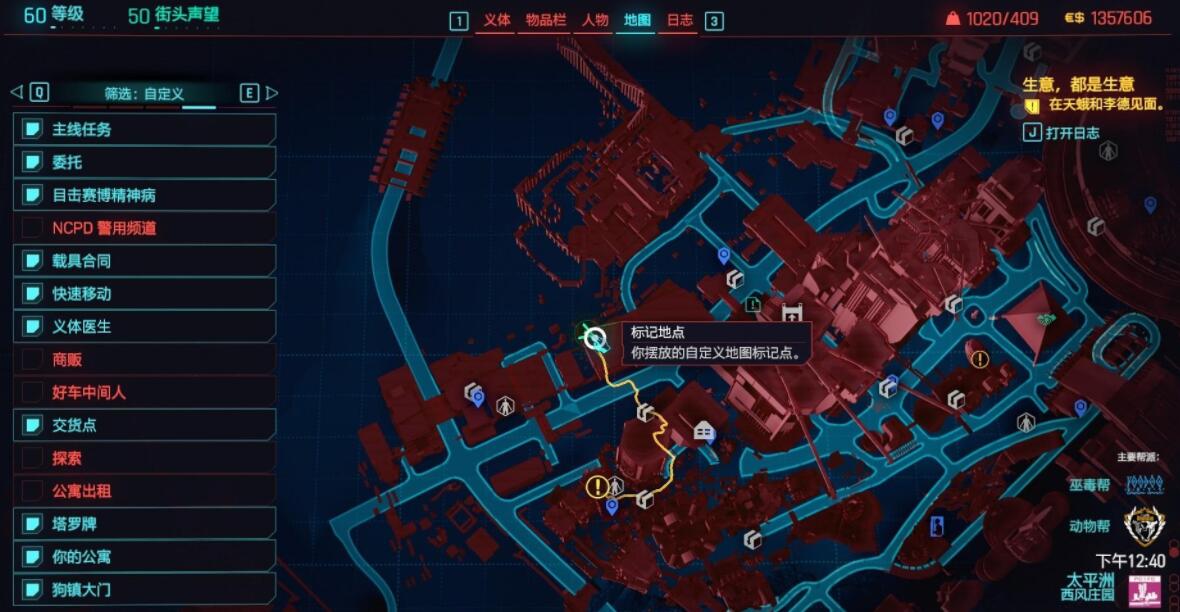Enable the 公寓出租 filter
The image size is (1180, 612).
pyautogui.click(x=145, y=491)
